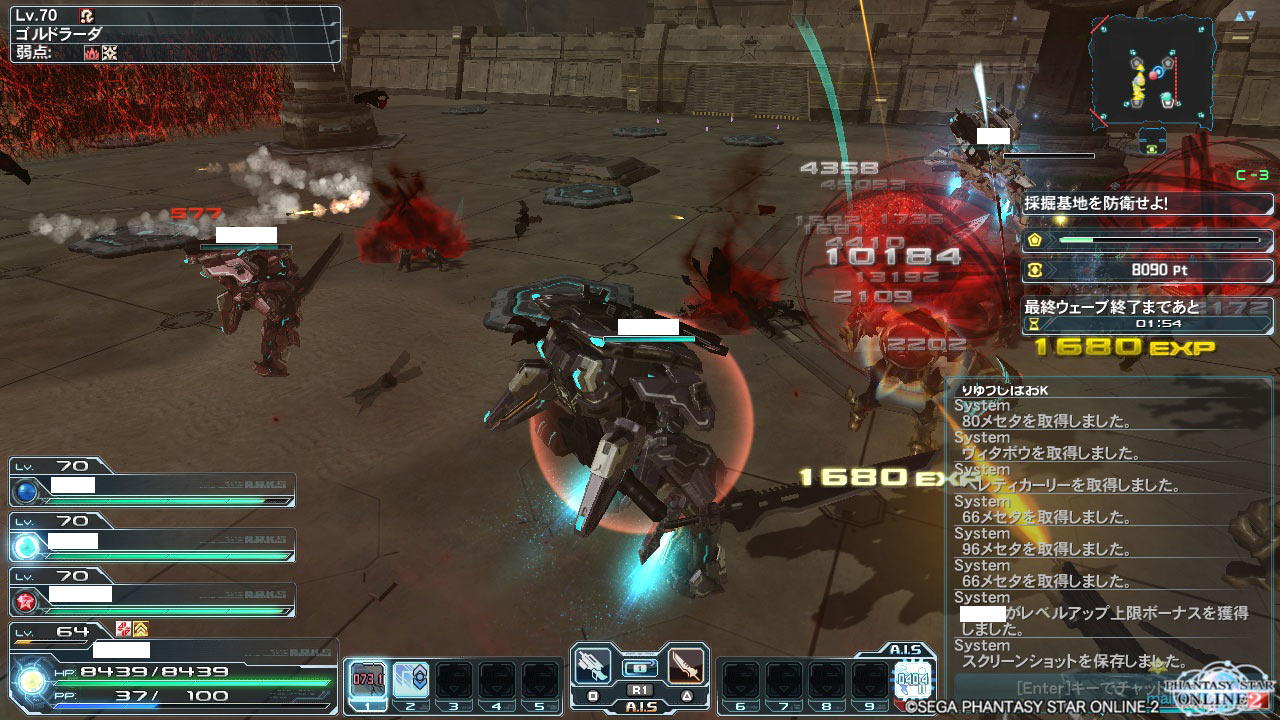
Task: Open the minimap
Action: (x=1152, y=70)
